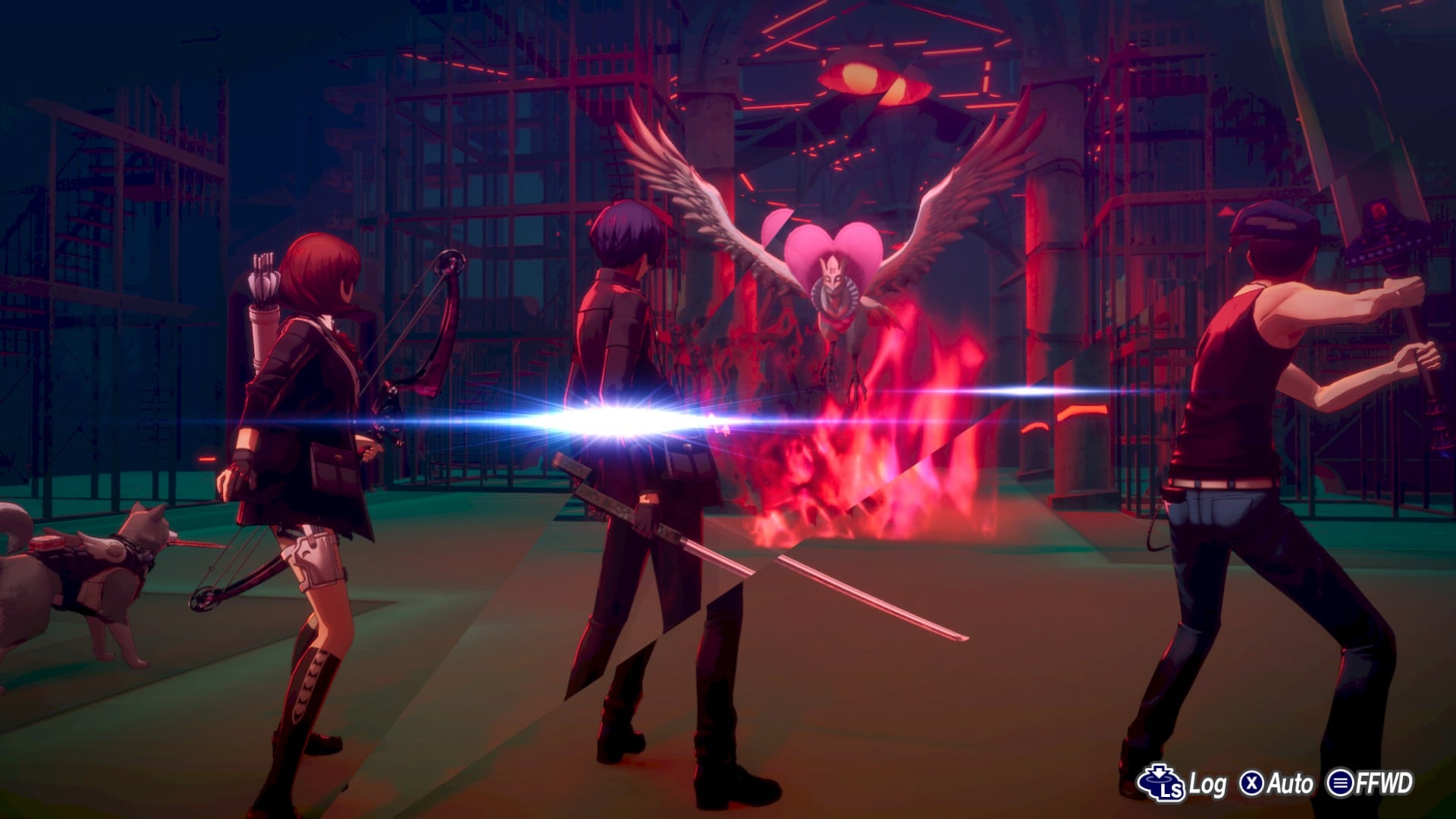
Task: Toggle the dialogue Log panel
Action: tap(1208, 782)
